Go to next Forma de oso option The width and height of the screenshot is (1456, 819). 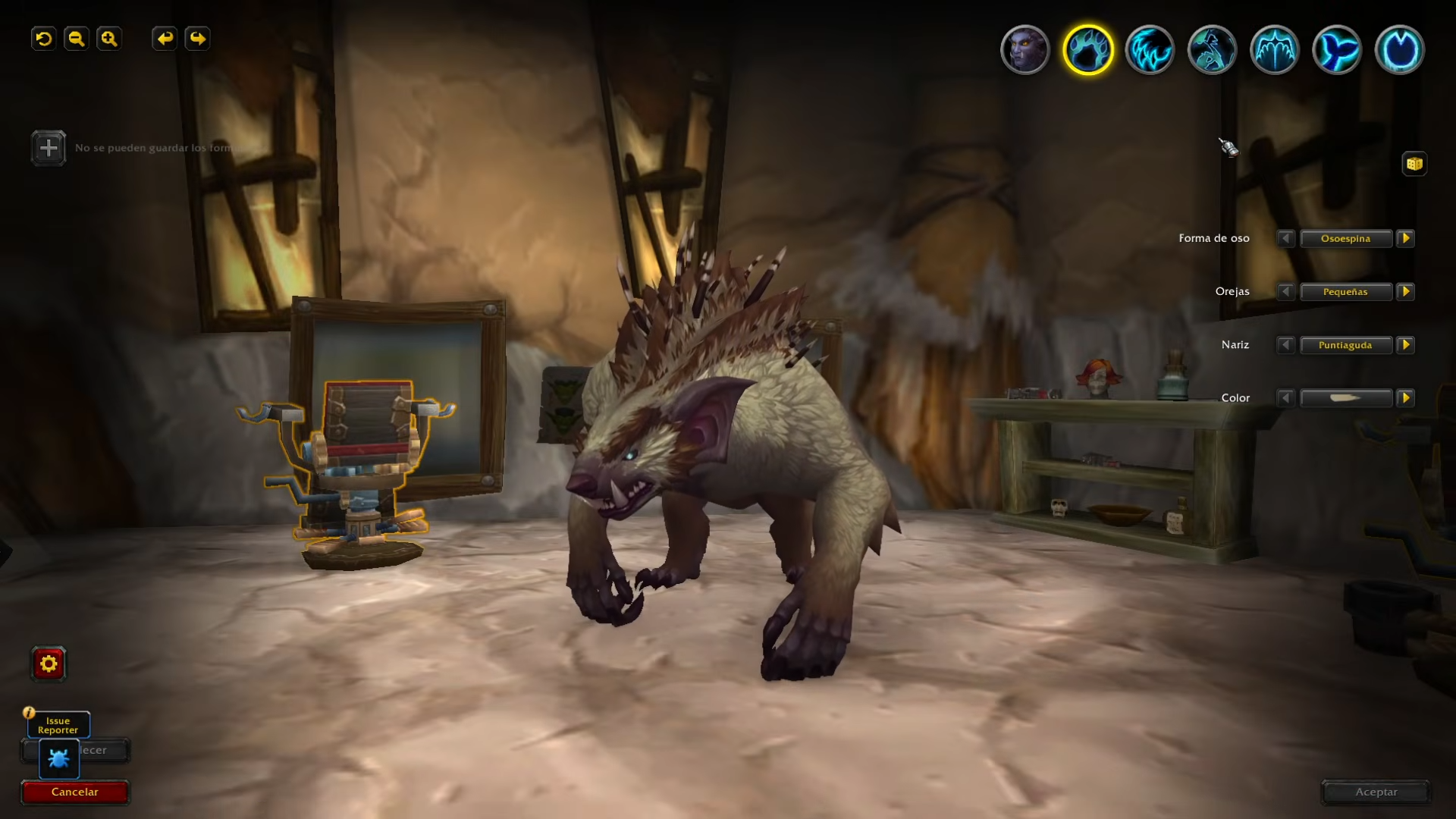click(x=1406, y=238)
